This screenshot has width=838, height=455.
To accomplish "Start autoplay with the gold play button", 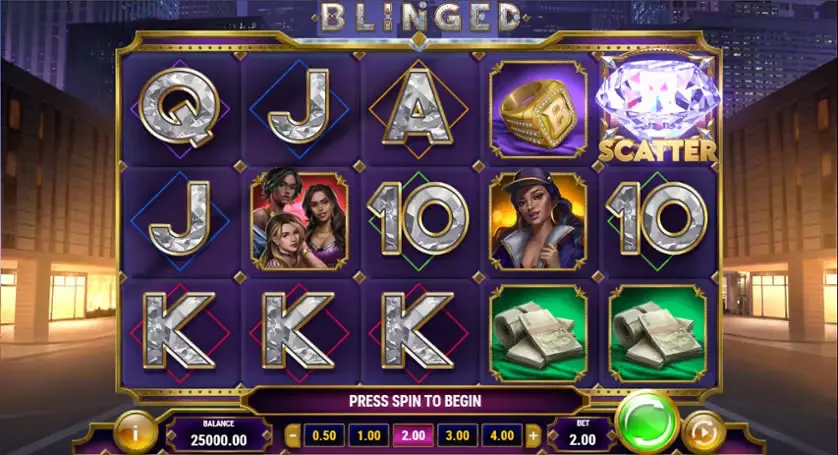I will (x=703, y=433).
